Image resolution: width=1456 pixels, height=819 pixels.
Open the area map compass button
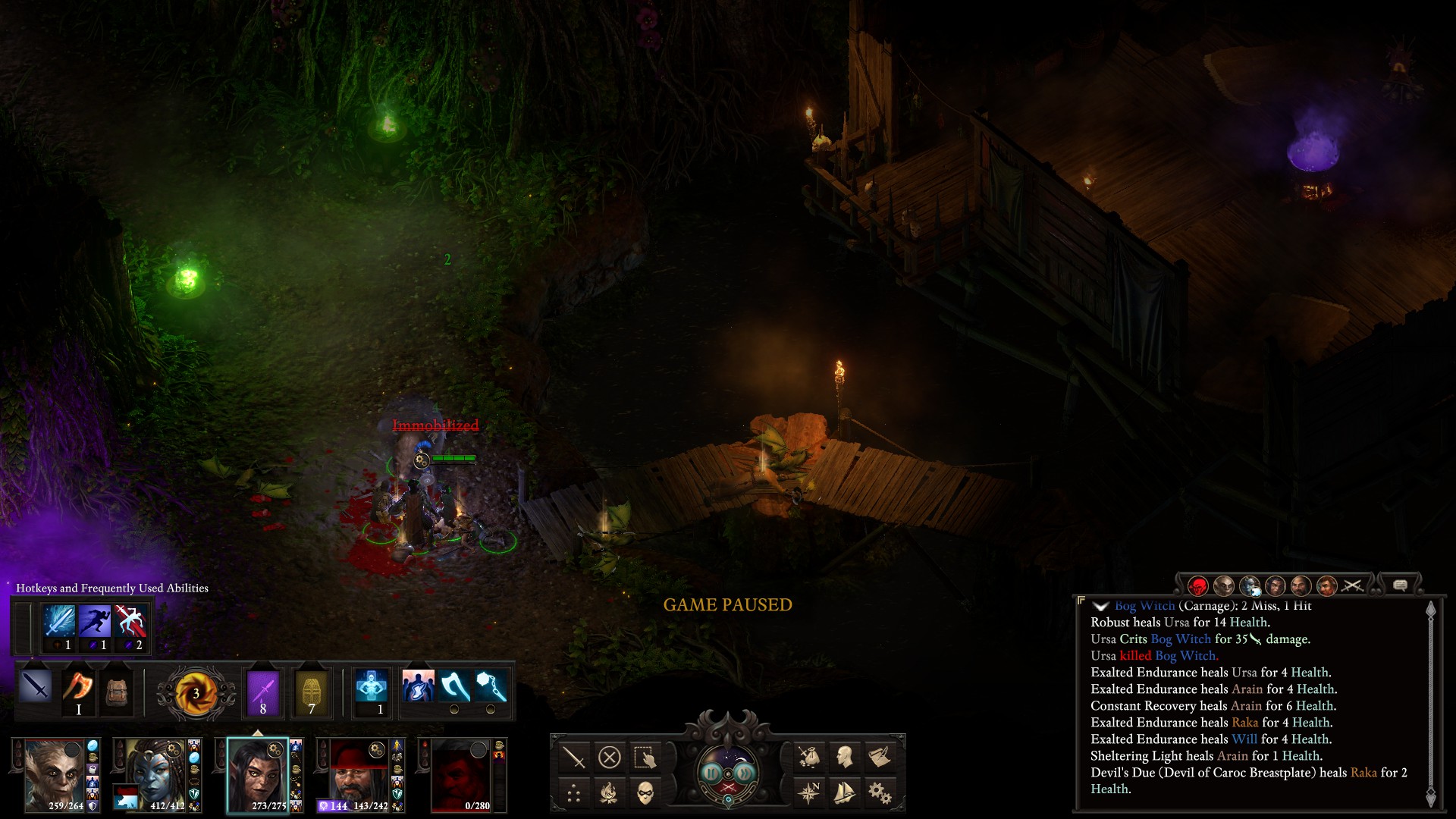tap(809, 793)
